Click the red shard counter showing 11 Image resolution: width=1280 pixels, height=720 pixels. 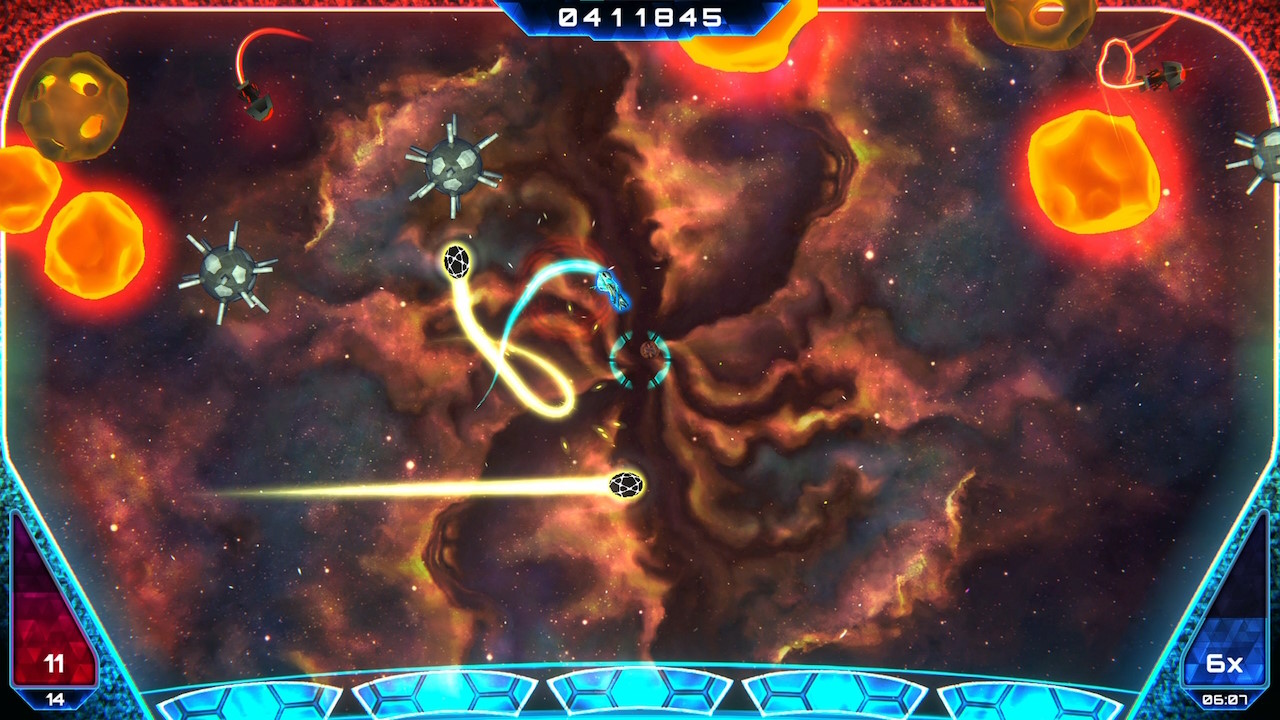point(55,663)
